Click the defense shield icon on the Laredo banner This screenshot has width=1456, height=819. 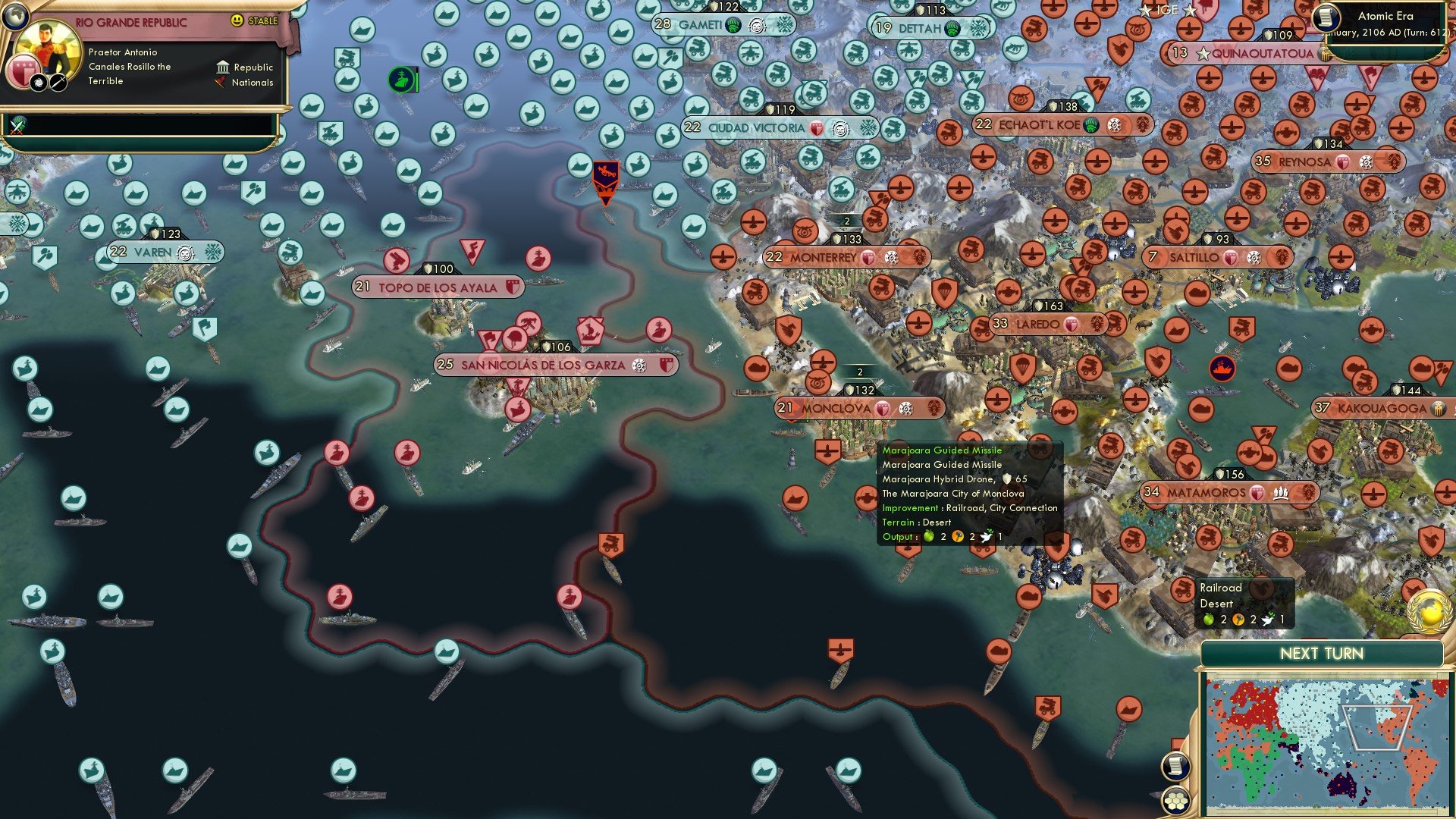[x=1071, y=324]
